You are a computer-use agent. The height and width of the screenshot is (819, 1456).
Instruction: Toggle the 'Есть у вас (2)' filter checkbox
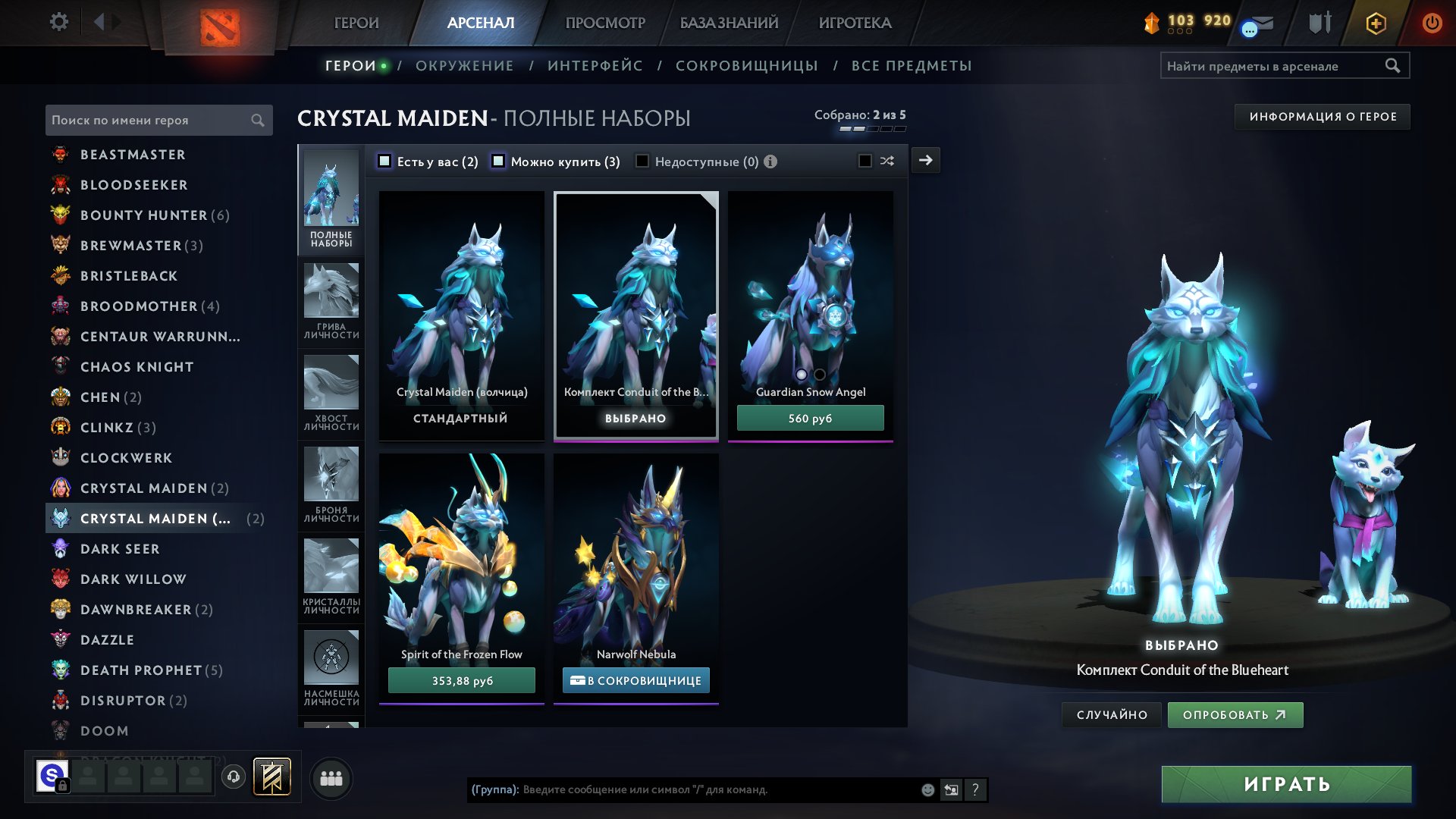(384, 161)
